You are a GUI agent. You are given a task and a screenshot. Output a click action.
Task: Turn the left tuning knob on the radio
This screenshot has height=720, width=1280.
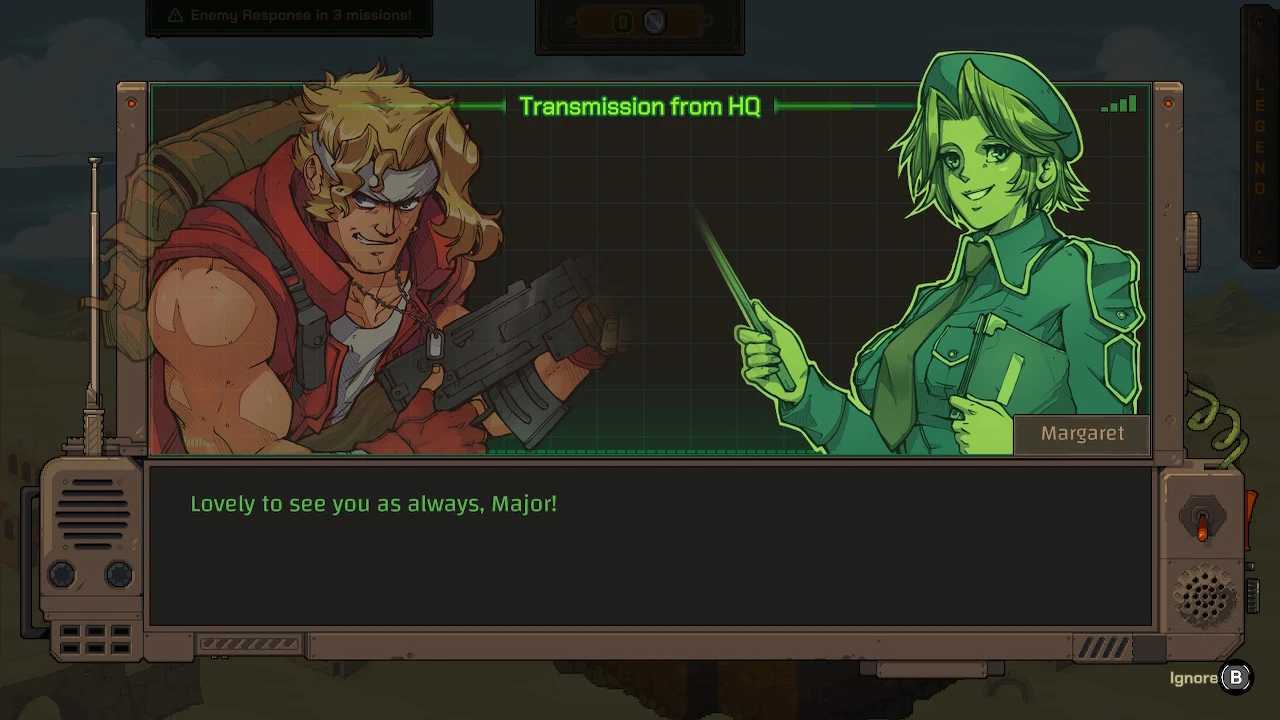point(61,574)
